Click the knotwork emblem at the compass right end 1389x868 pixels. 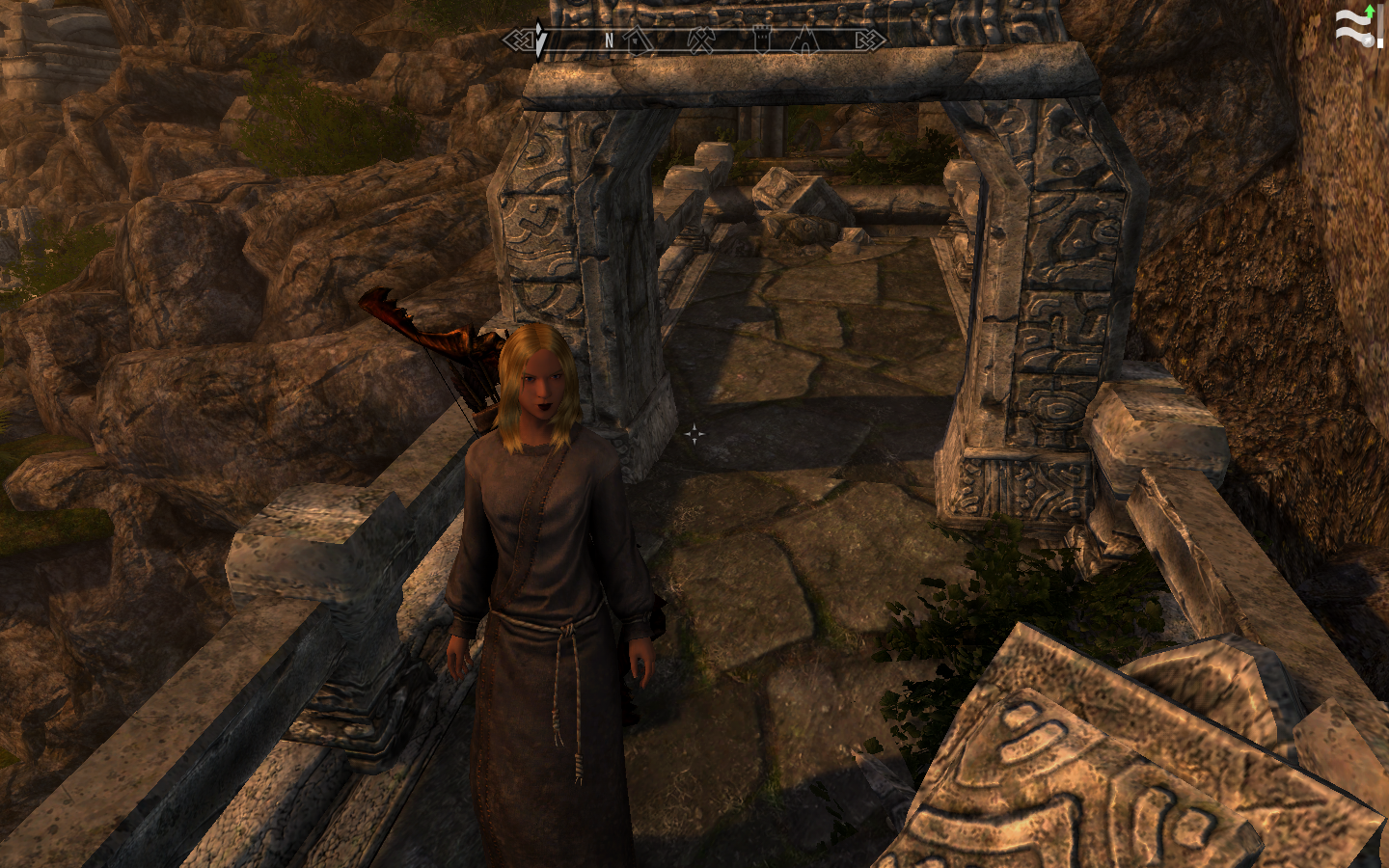[871, 41]
